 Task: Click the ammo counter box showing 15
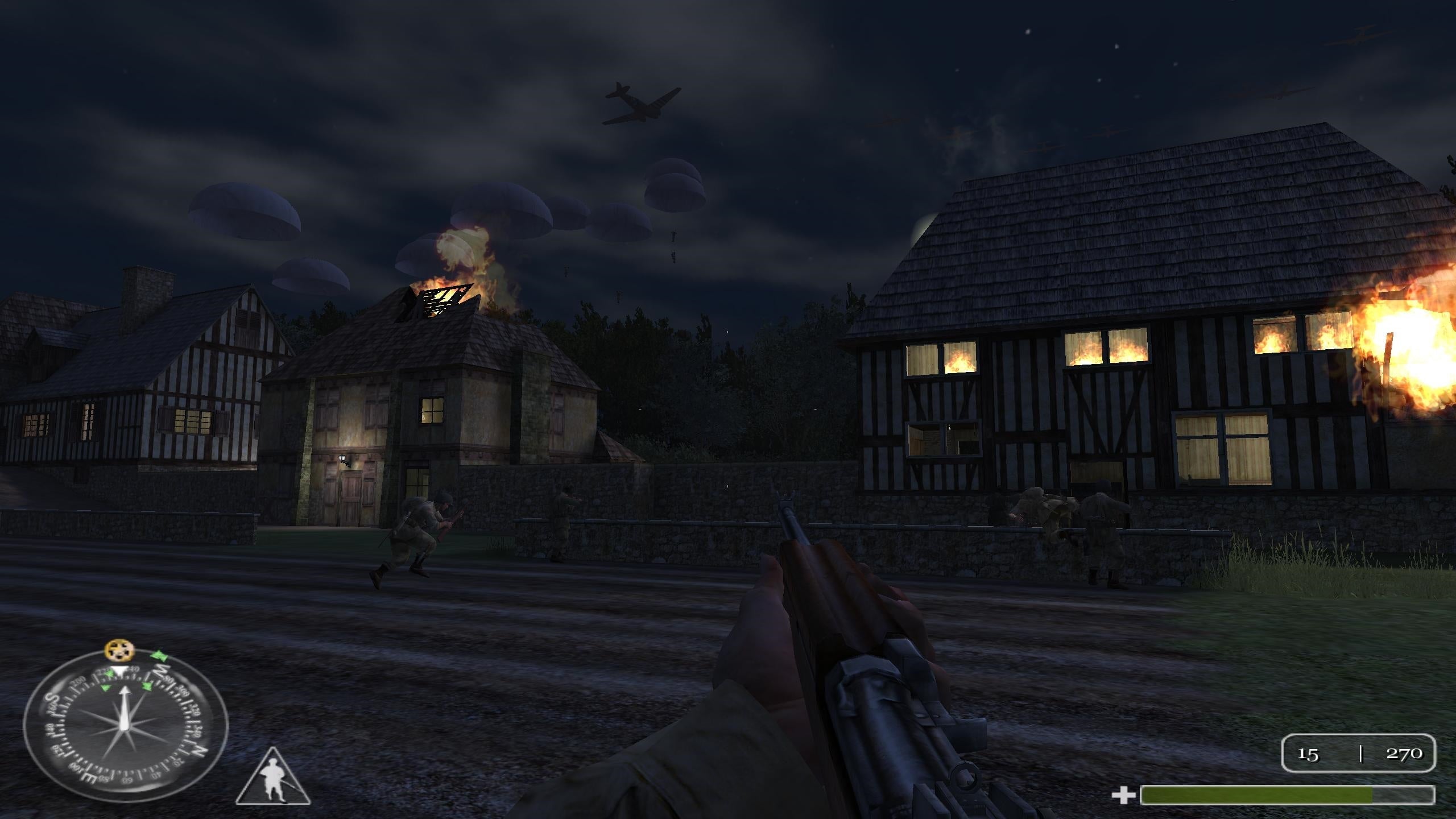[x=1309, y=755]
